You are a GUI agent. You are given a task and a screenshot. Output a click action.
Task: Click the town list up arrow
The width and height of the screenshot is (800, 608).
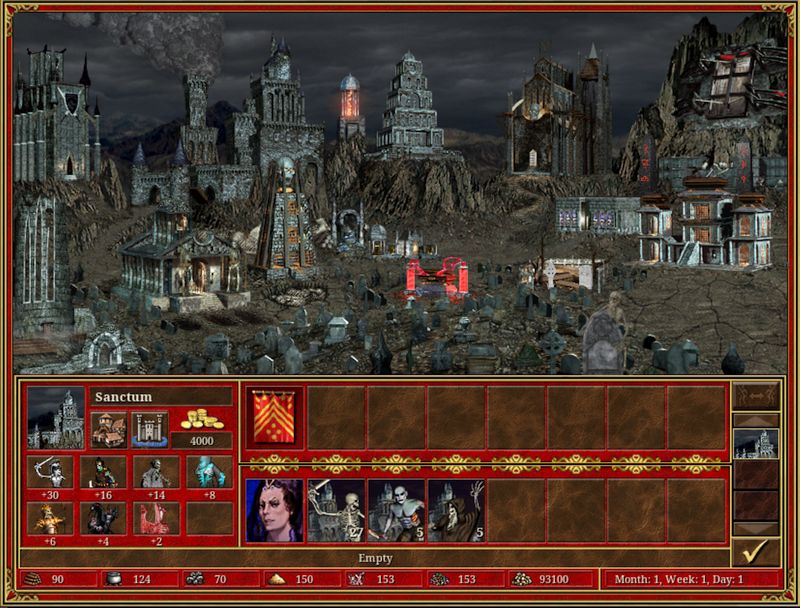pos(755,419)
